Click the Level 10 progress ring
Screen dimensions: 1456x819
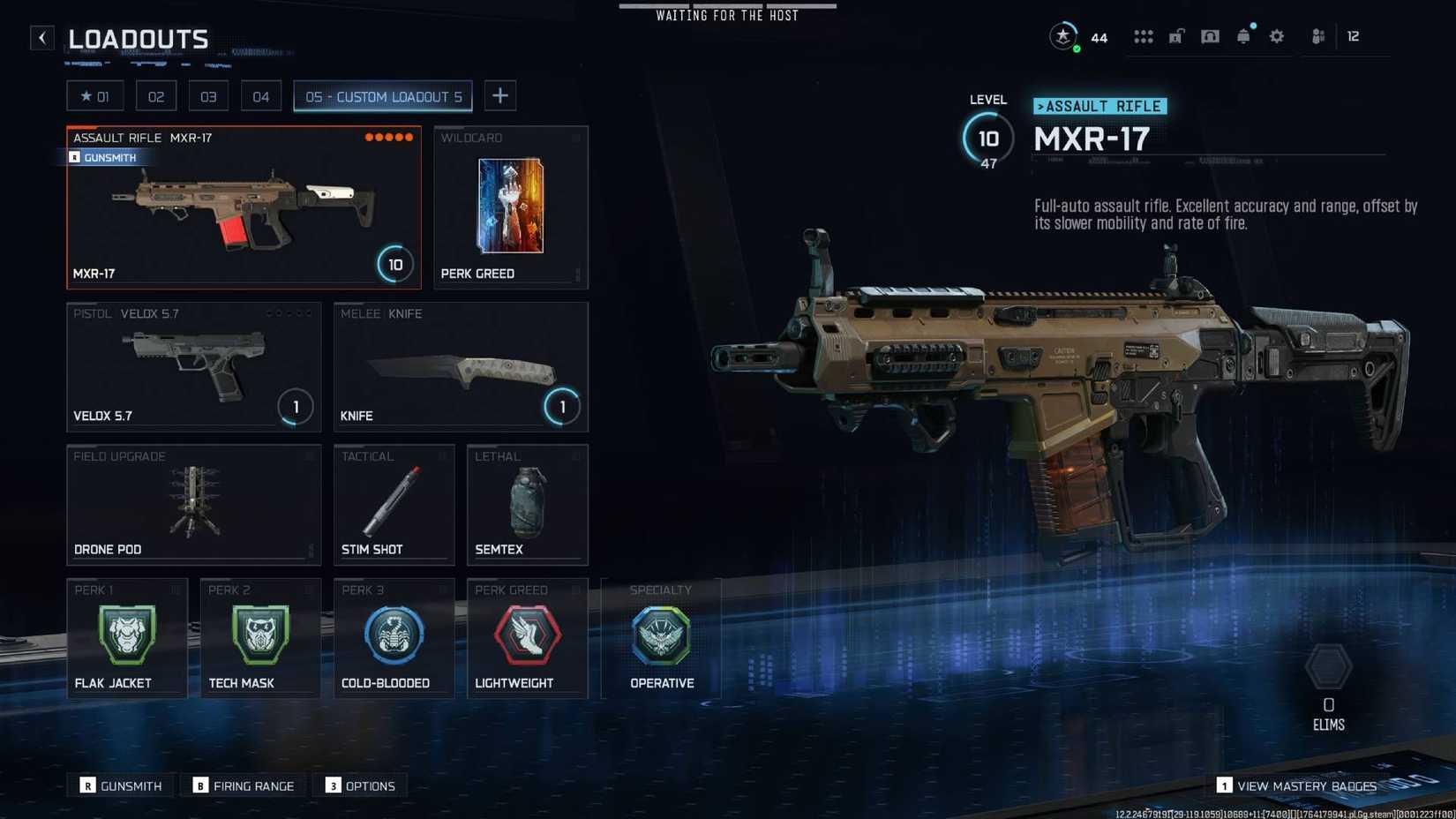click(988, 138)
